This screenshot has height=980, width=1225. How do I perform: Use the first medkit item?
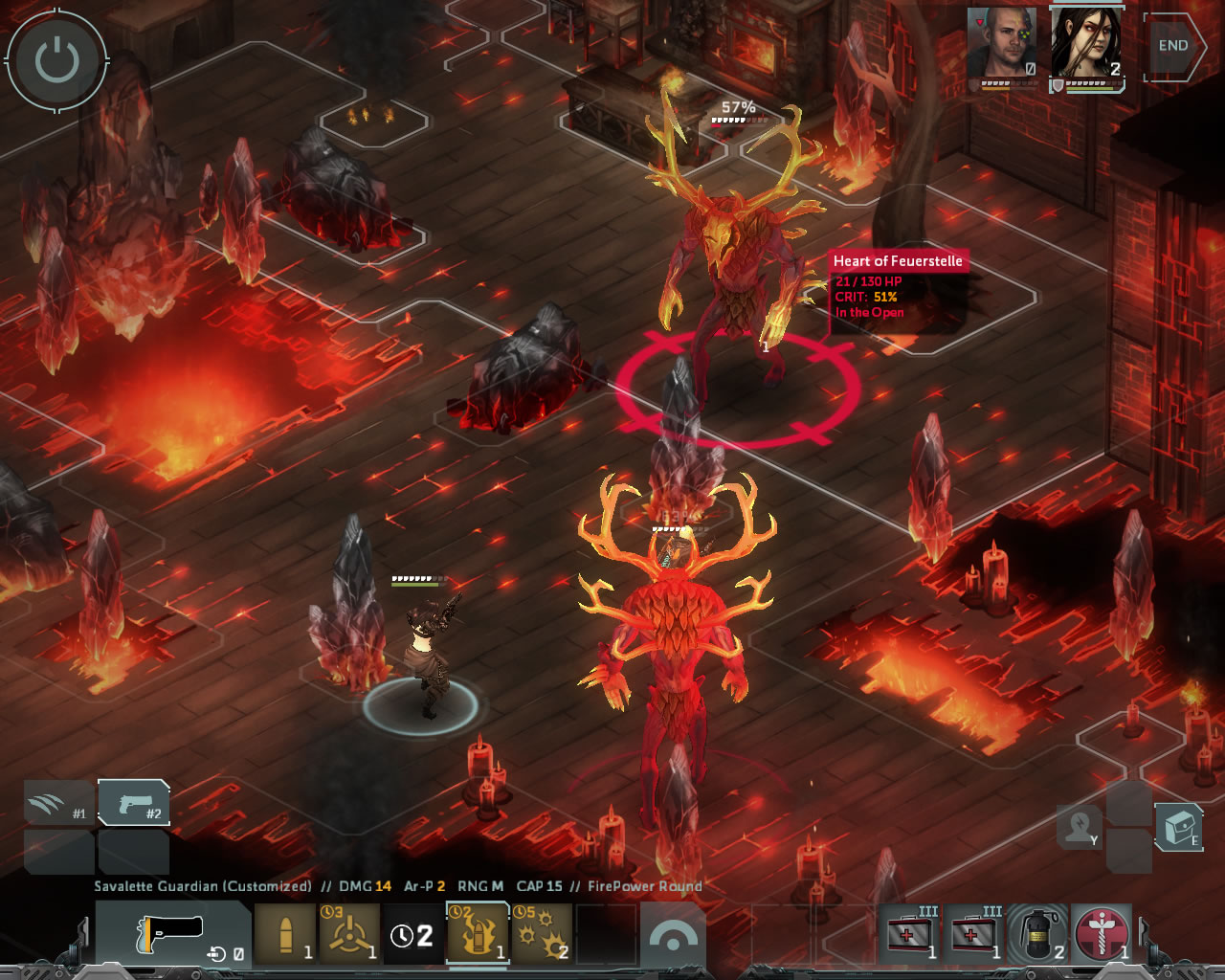pyautogui.click(x=910, y=933)
